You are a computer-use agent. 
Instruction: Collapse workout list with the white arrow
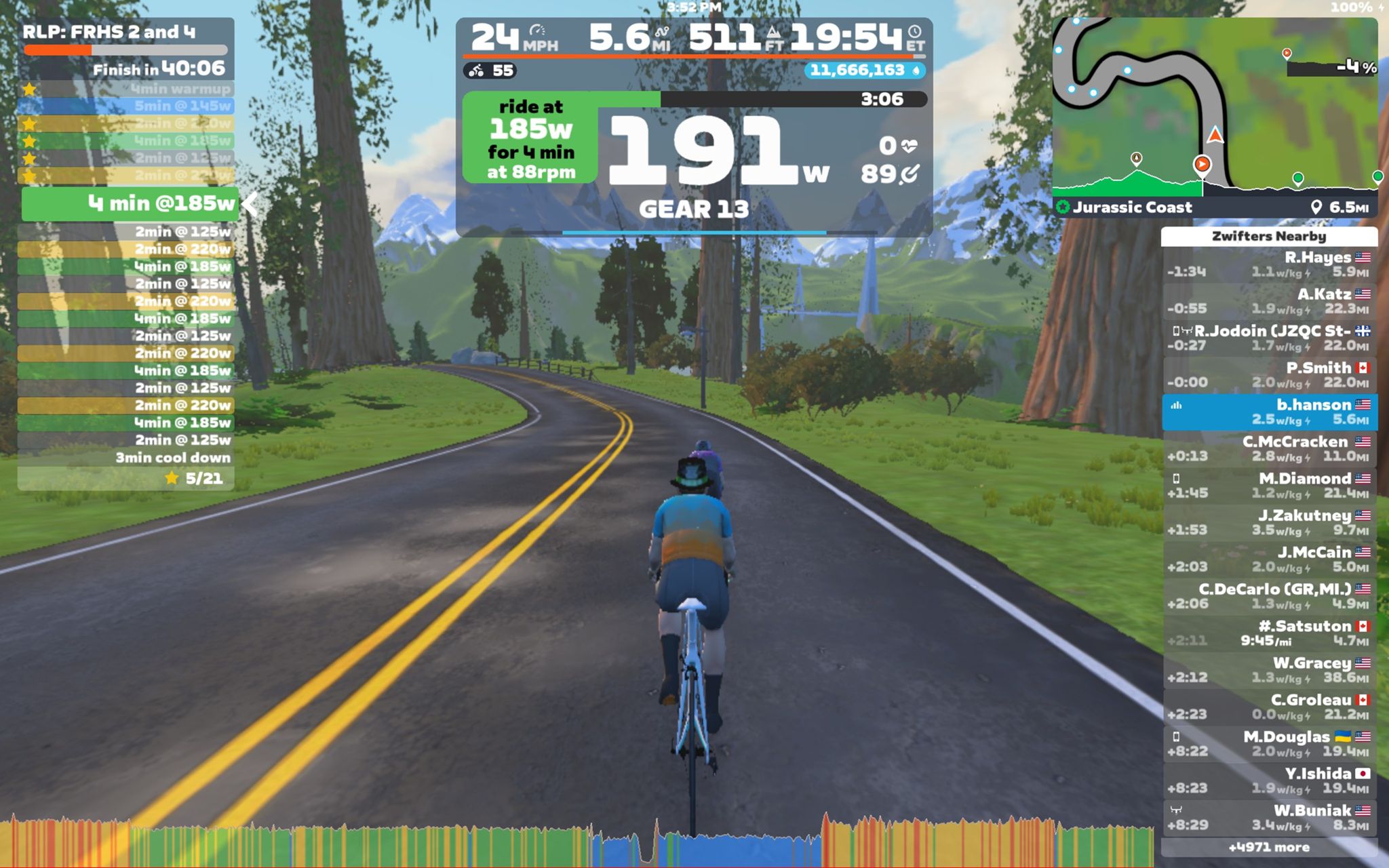click(250, 203)
